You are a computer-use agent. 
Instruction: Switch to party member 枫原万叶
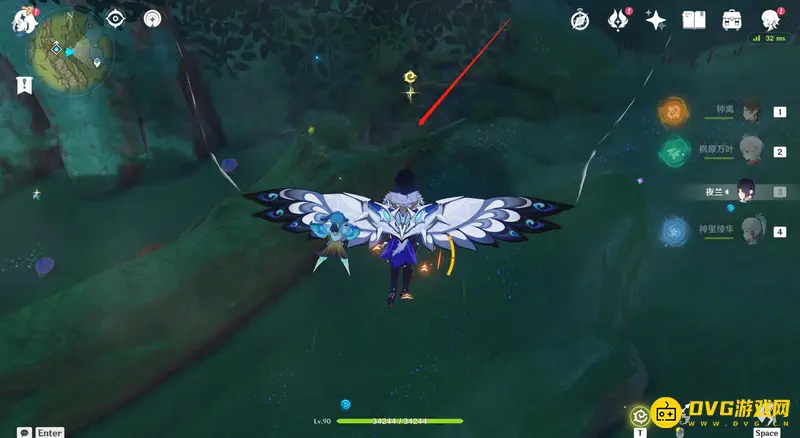point(752,151)
